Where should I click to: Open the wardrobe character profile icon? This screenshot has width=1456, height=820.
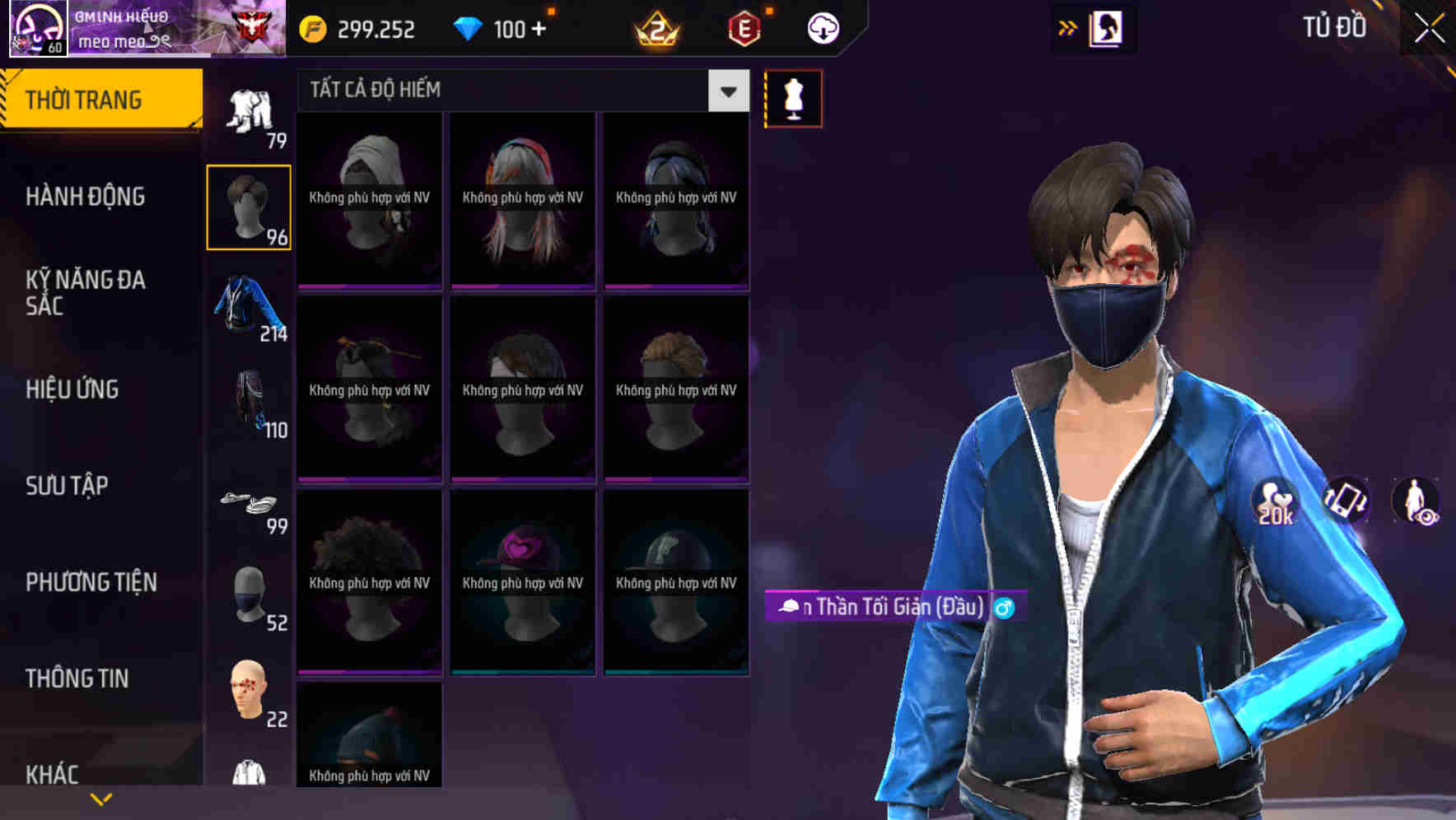pos(1105,27)
